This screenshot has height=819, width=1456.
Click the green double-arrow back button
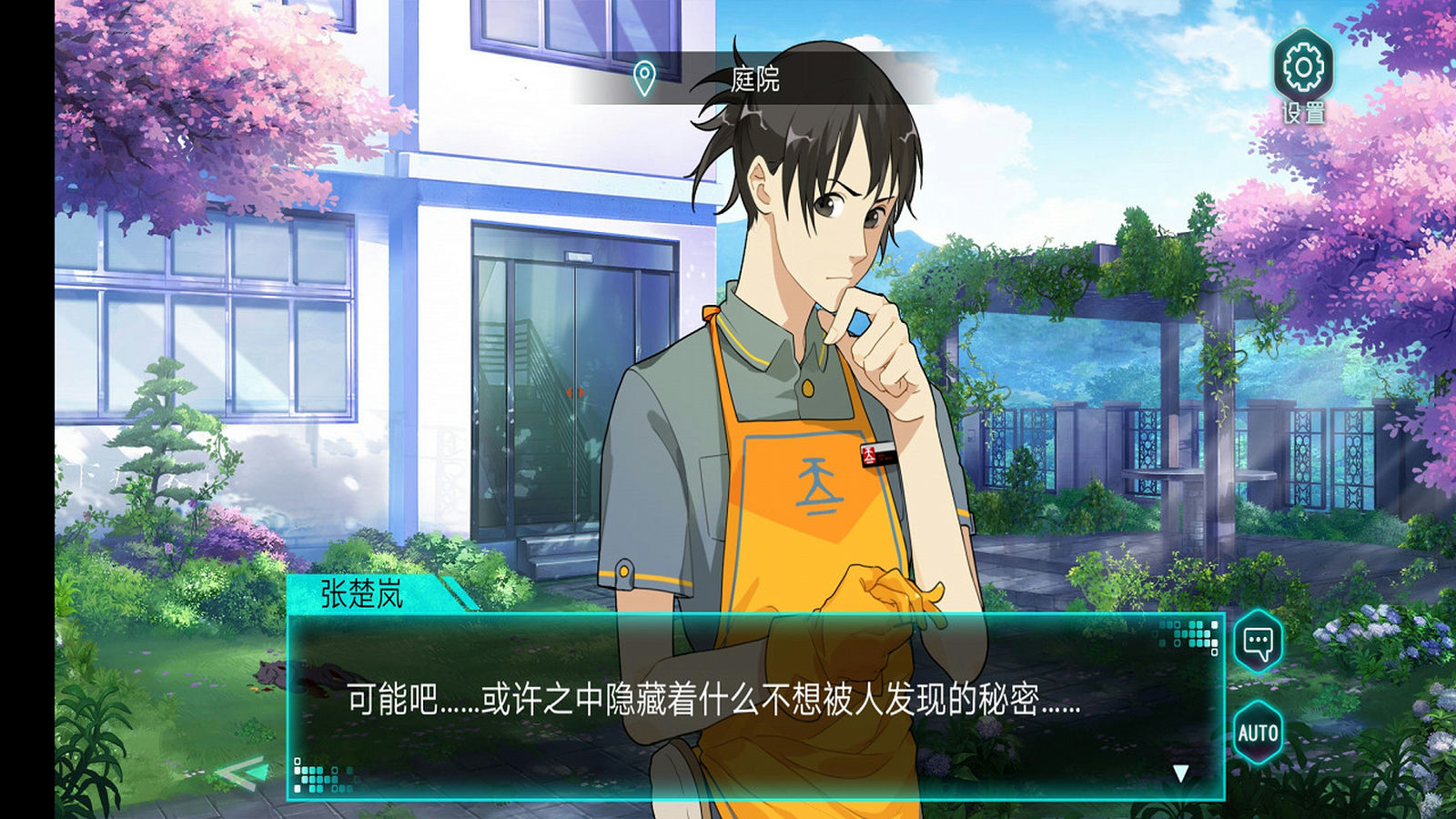[241, 773]
